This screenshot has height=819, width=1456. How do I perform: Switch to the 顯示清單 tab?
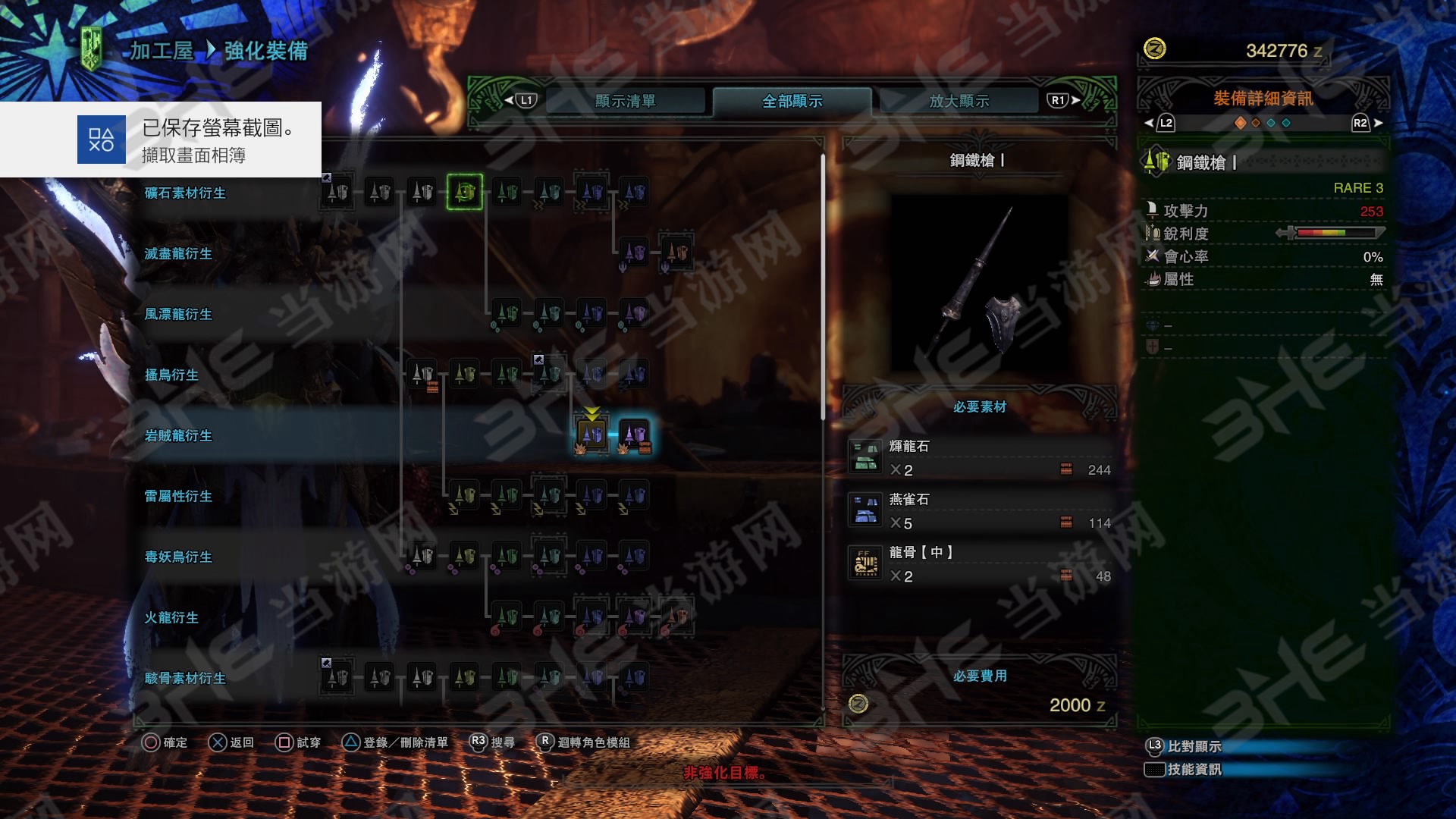pyautogui.click(x=625, y=101)
